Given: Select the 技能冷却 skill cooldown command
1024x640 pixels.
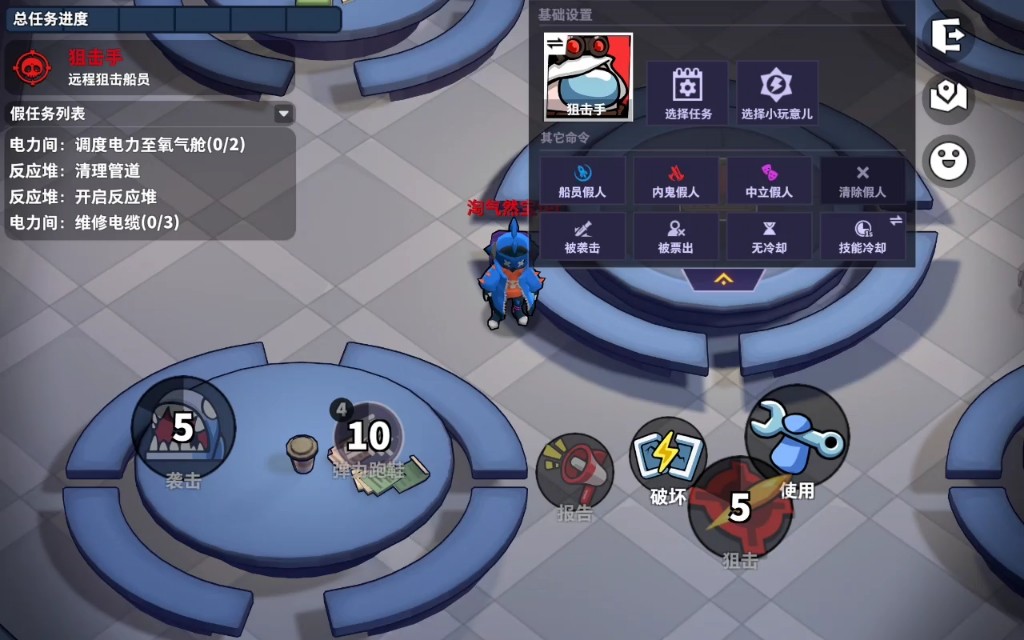Looking at the screenshot, I should tap(862, 236).
